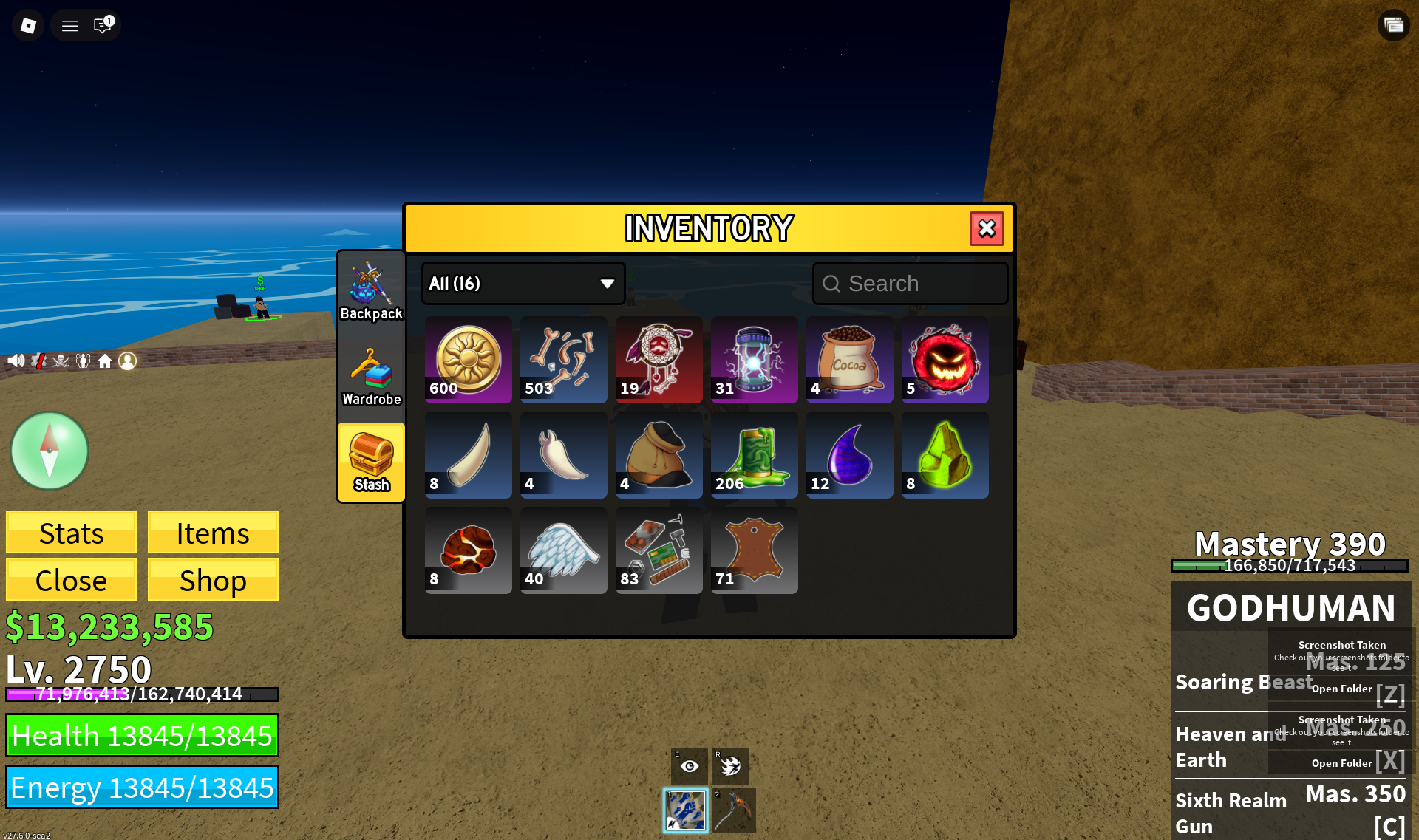1419x840 pixels.
Task: Click the inventory Search field
Action: coord(911,284)
